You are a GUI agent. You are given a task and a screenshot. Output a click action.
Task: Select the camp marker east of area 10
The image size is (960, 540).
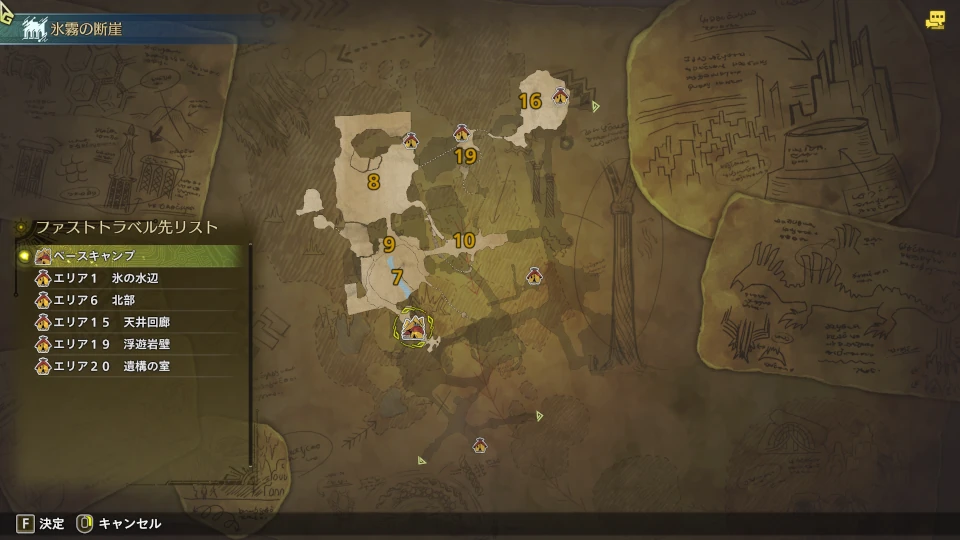coord(534,274)
